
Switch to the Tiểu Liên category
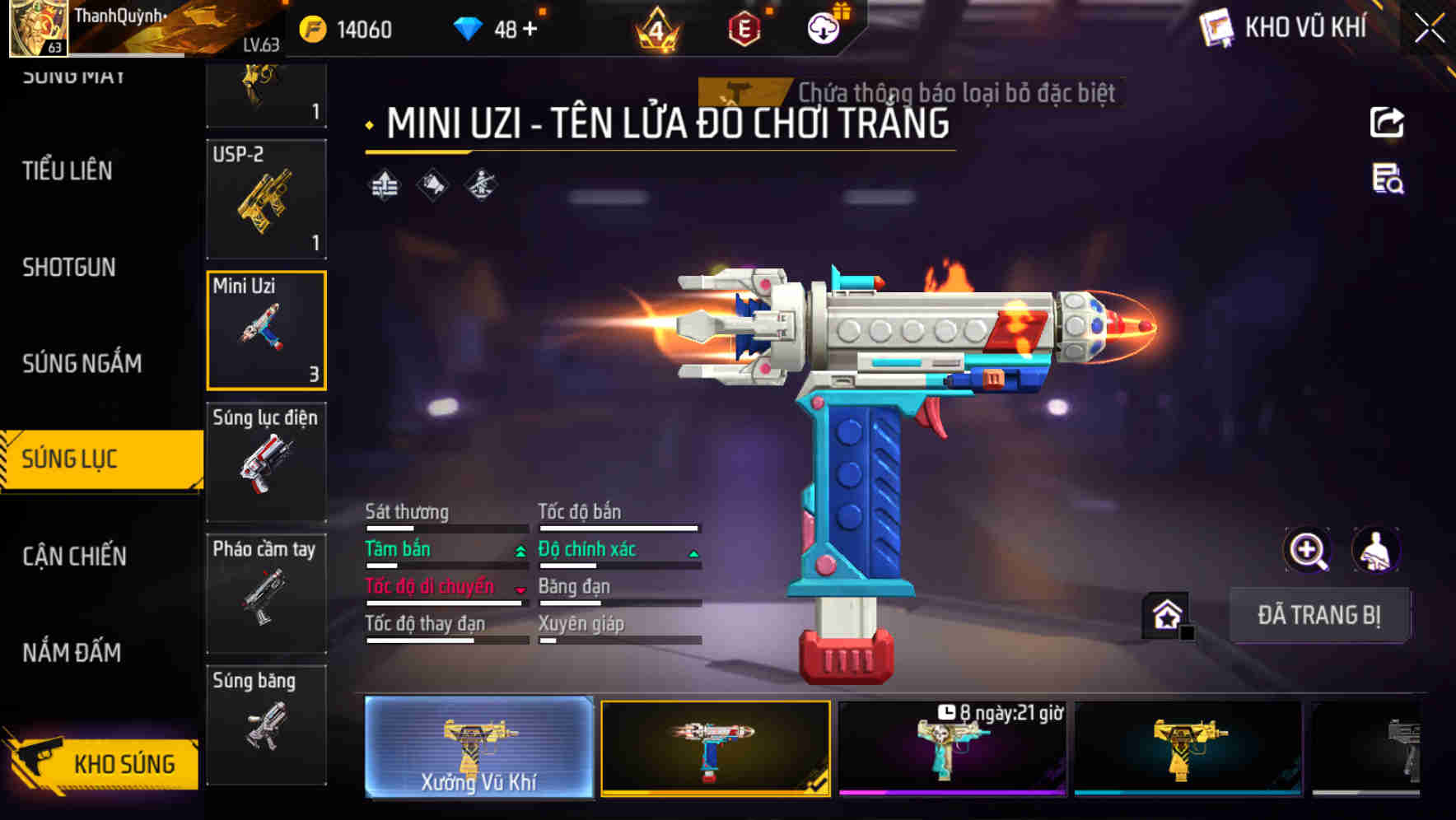68,170
